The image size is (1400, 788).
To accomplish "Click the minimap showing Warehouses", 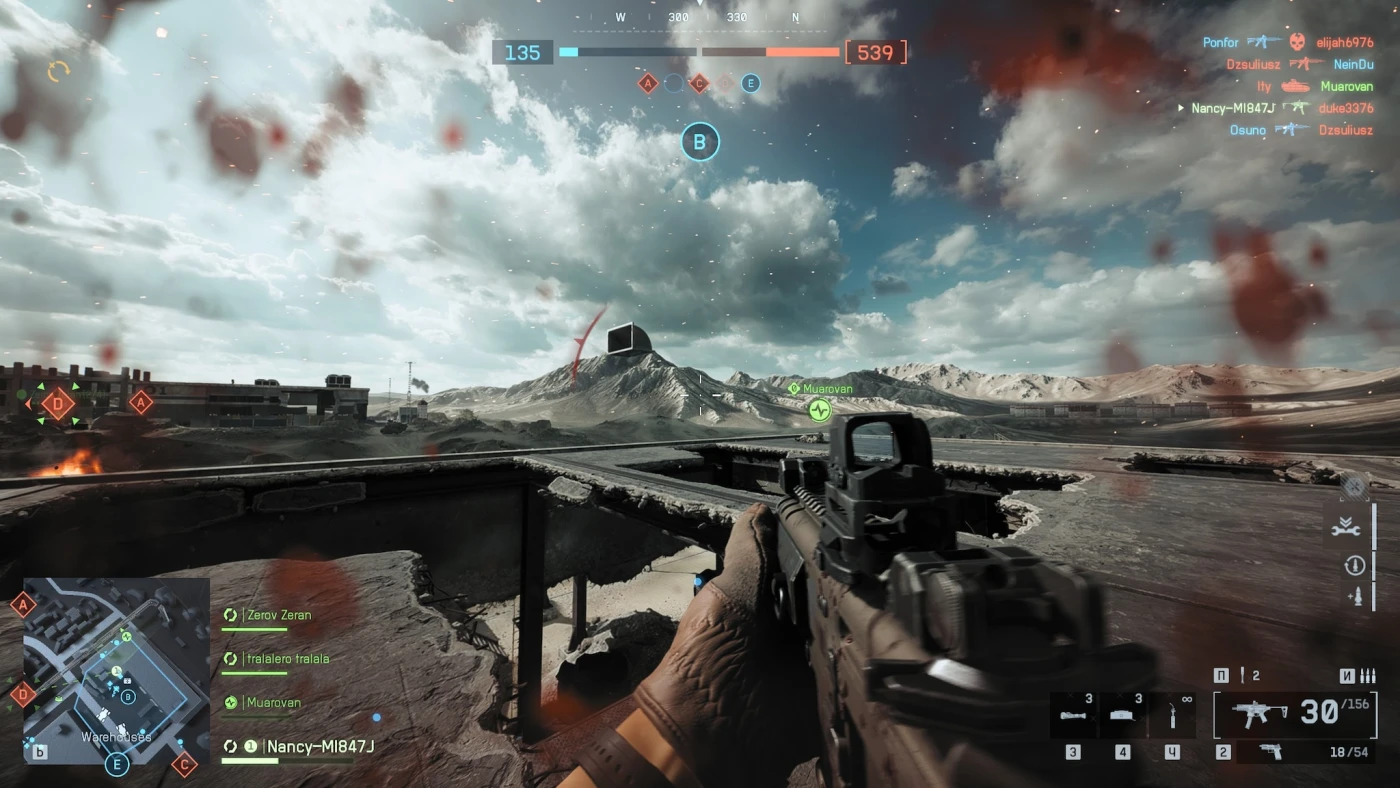I will point(116,670).
